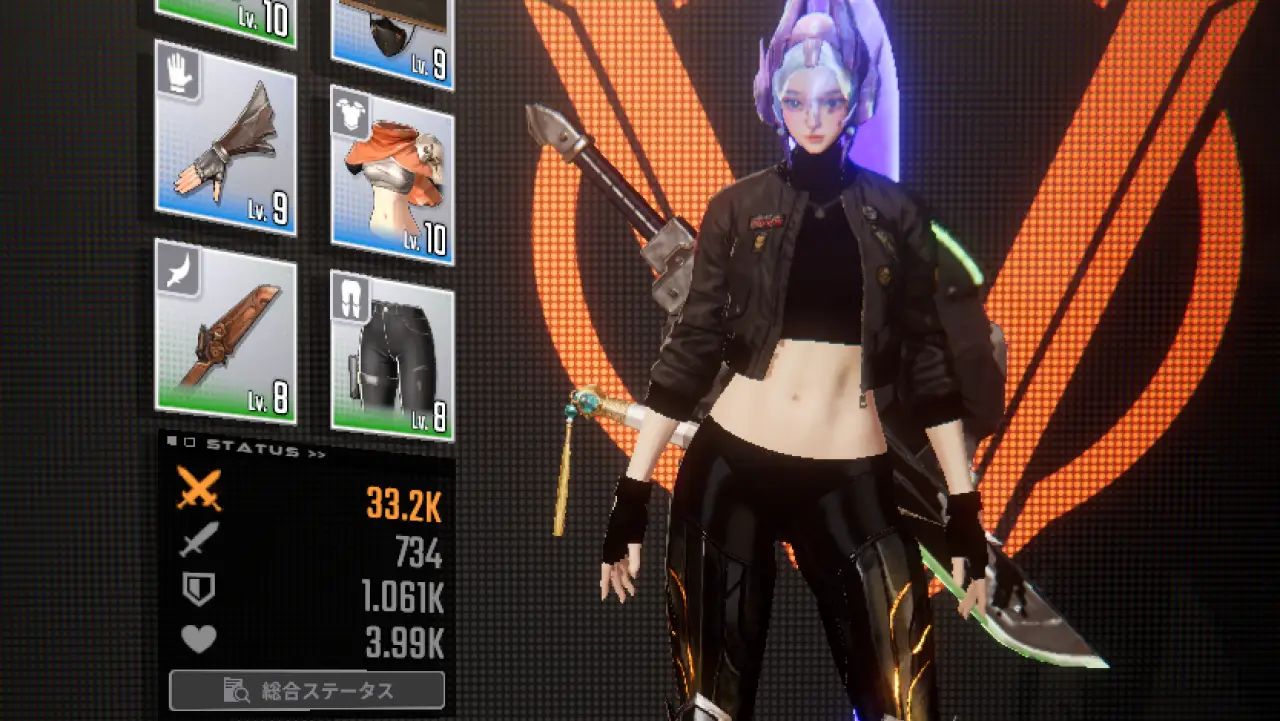Open the 総合ステータス overall status panel
Viewport: 1280px width, 721px height.
point(307,690)
